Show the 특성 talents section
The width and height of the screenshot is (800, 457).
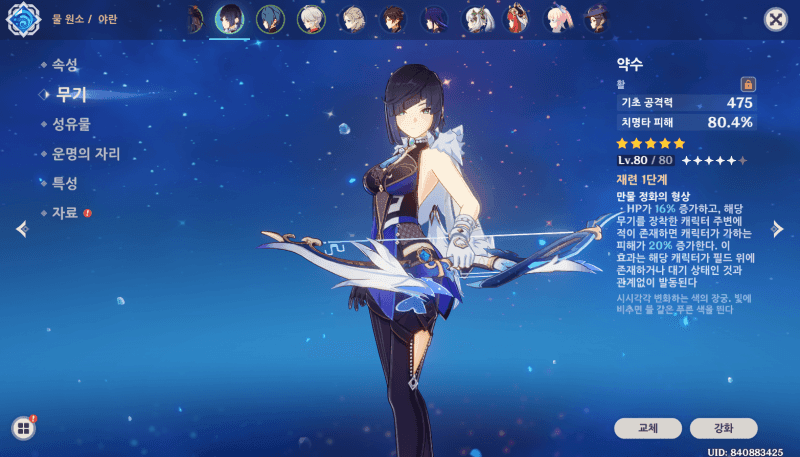click(x=65, y=184)
